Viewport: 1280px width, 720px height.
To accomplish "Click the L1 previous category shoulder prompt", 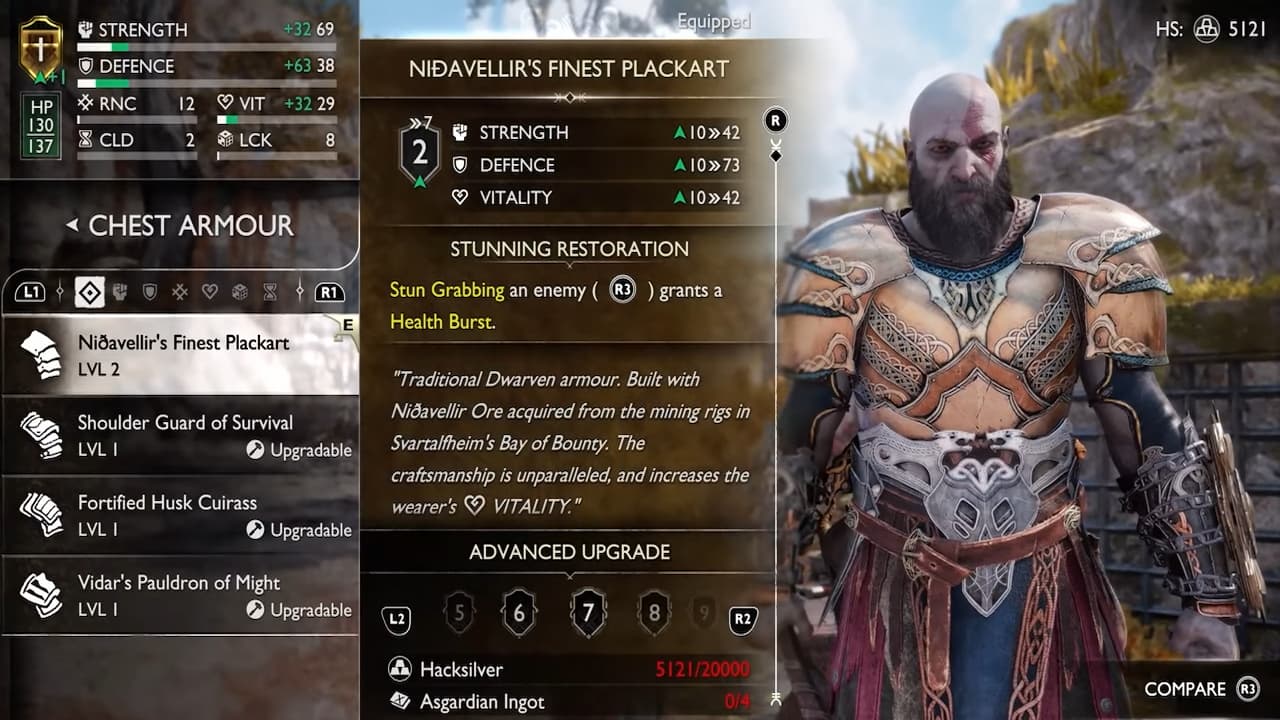I will tap(32, 292).
